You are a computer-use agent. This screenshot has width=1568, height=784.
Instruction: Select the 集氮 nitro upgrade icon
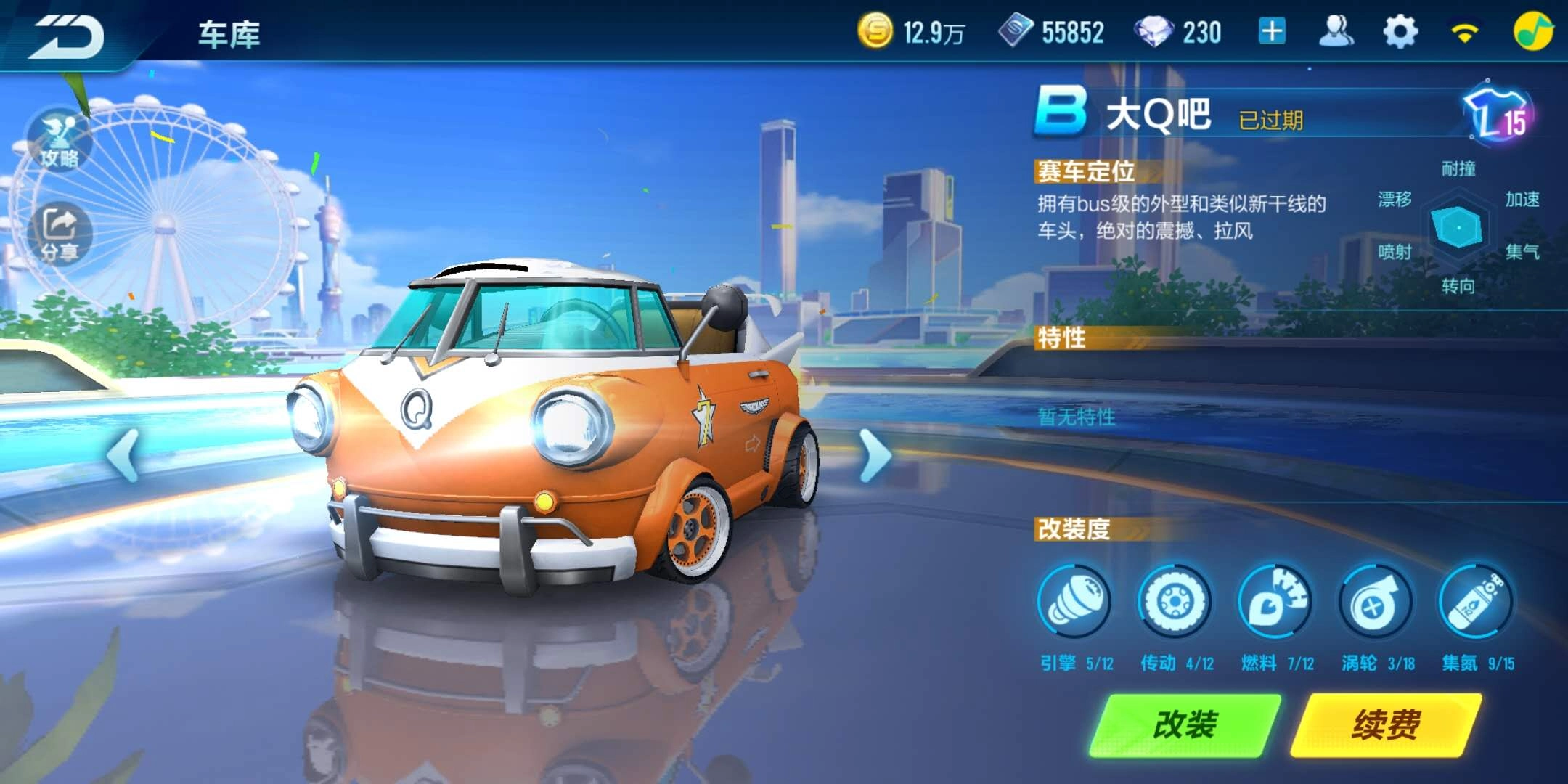pos(1476,603)
